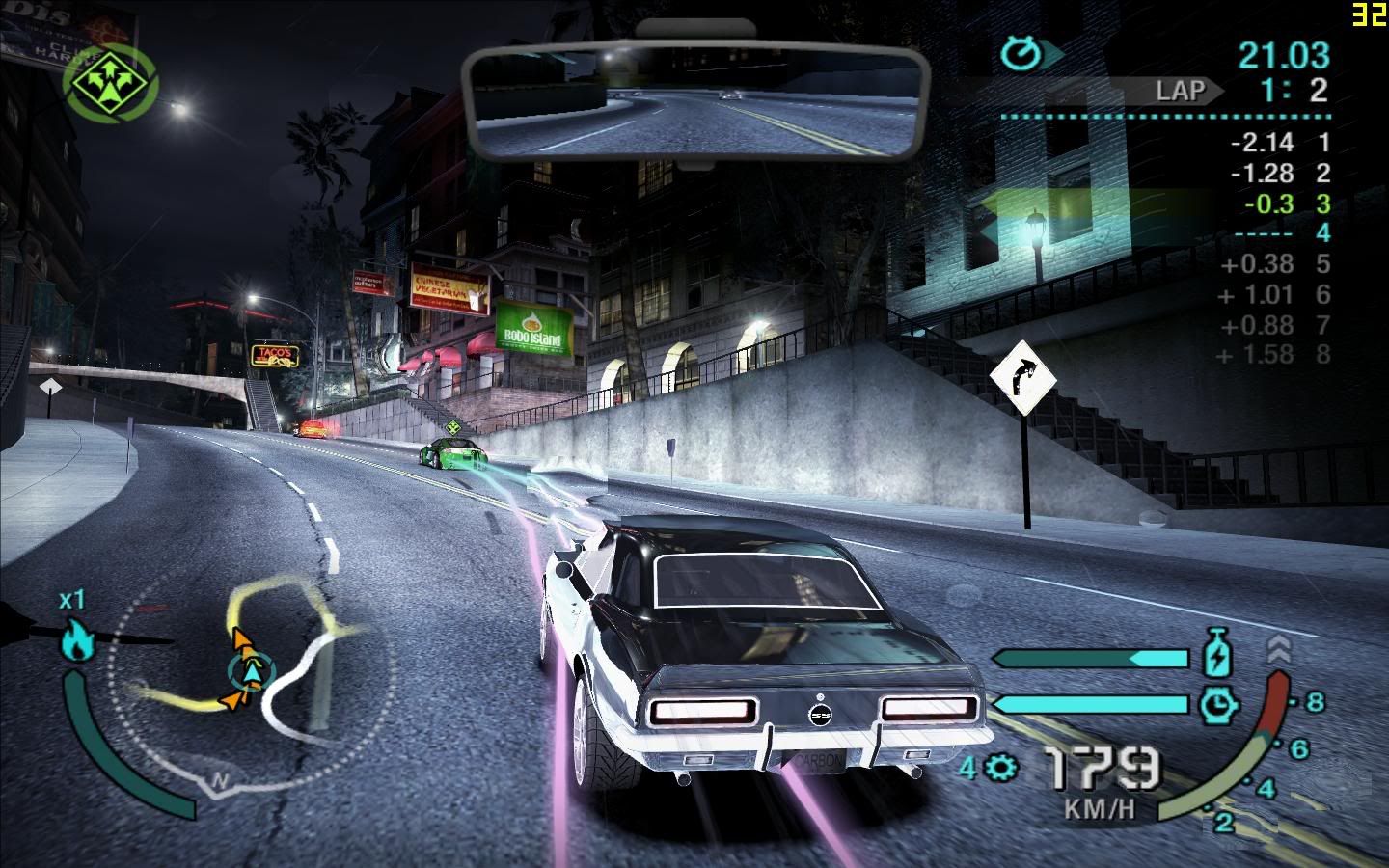The image size is (1389, 868).
Task: Select the player arrow on the minimap
Action: (x=251, y=671)
